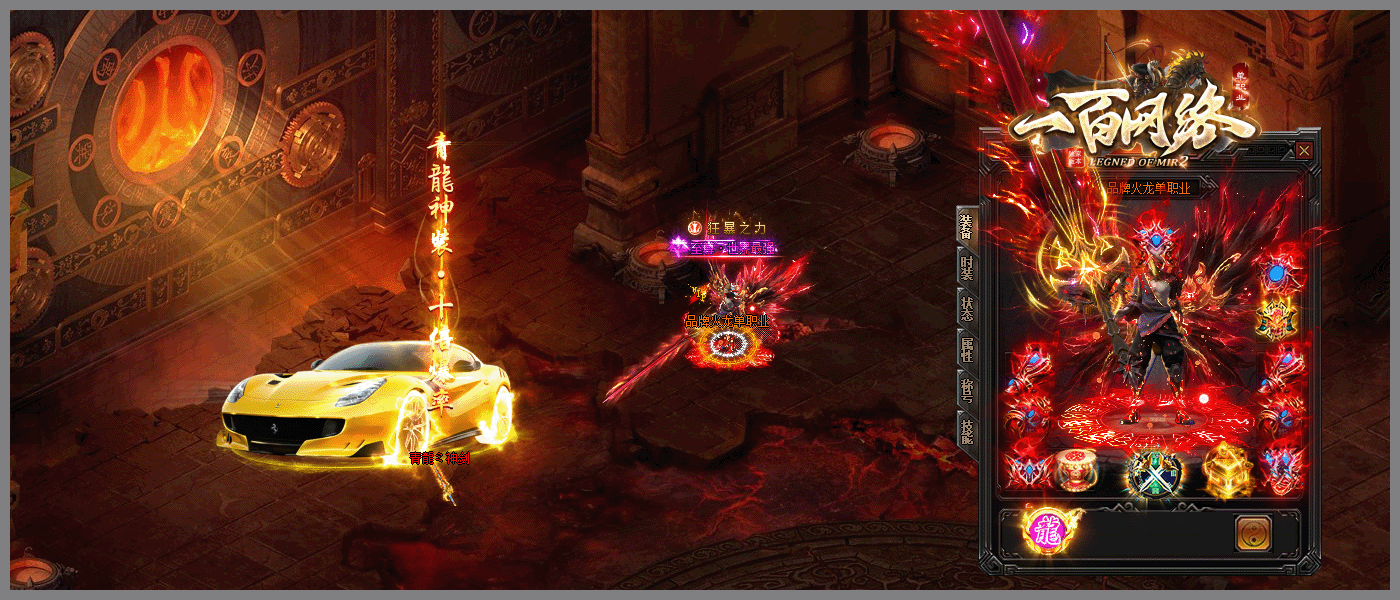The height and width of the screenshot is (600, 1400).
Task: Open the 称号 title tab
Action: [966, 391]
